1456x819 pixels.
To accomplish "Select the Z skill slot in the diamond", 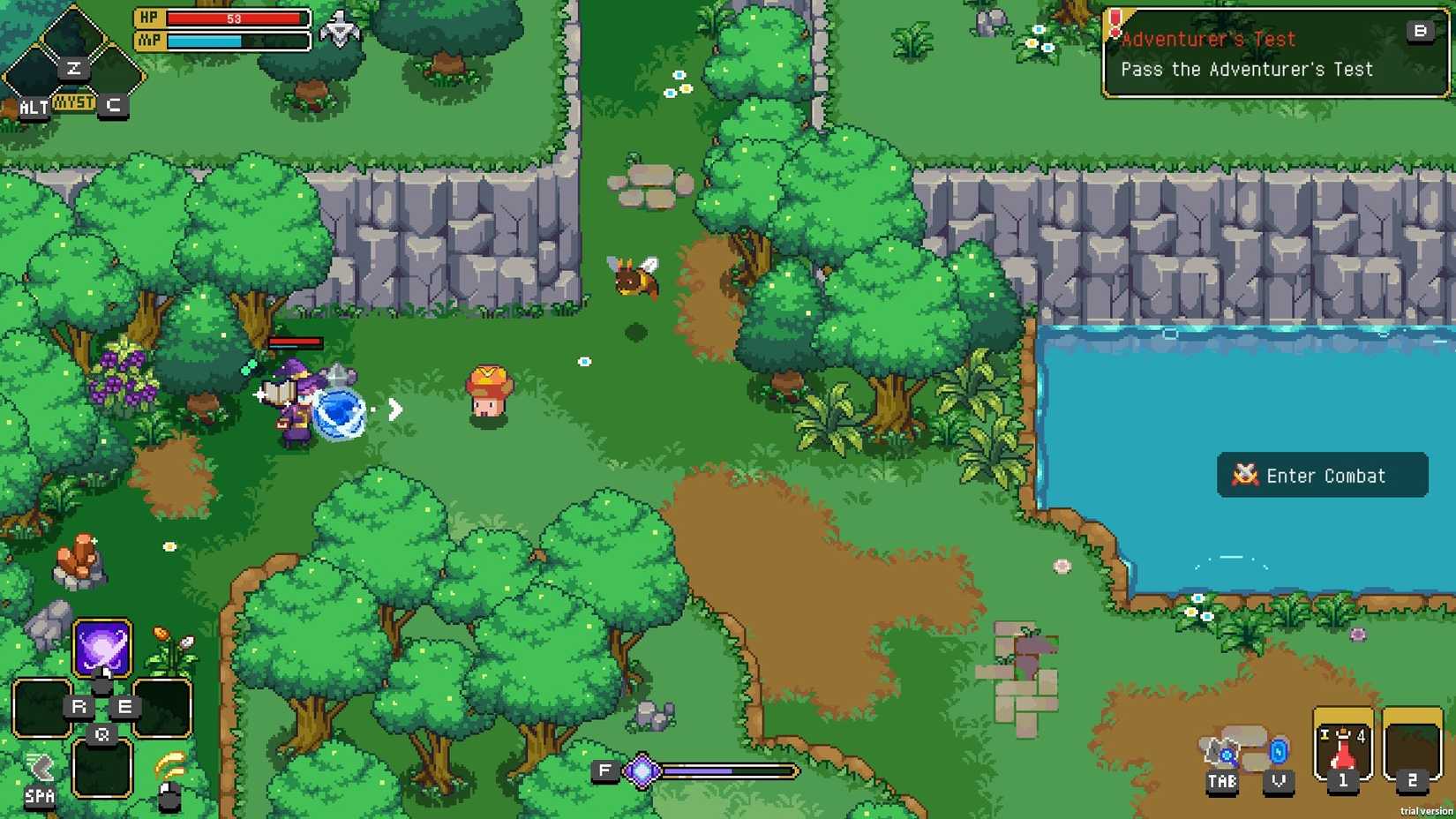I will 74,67.
